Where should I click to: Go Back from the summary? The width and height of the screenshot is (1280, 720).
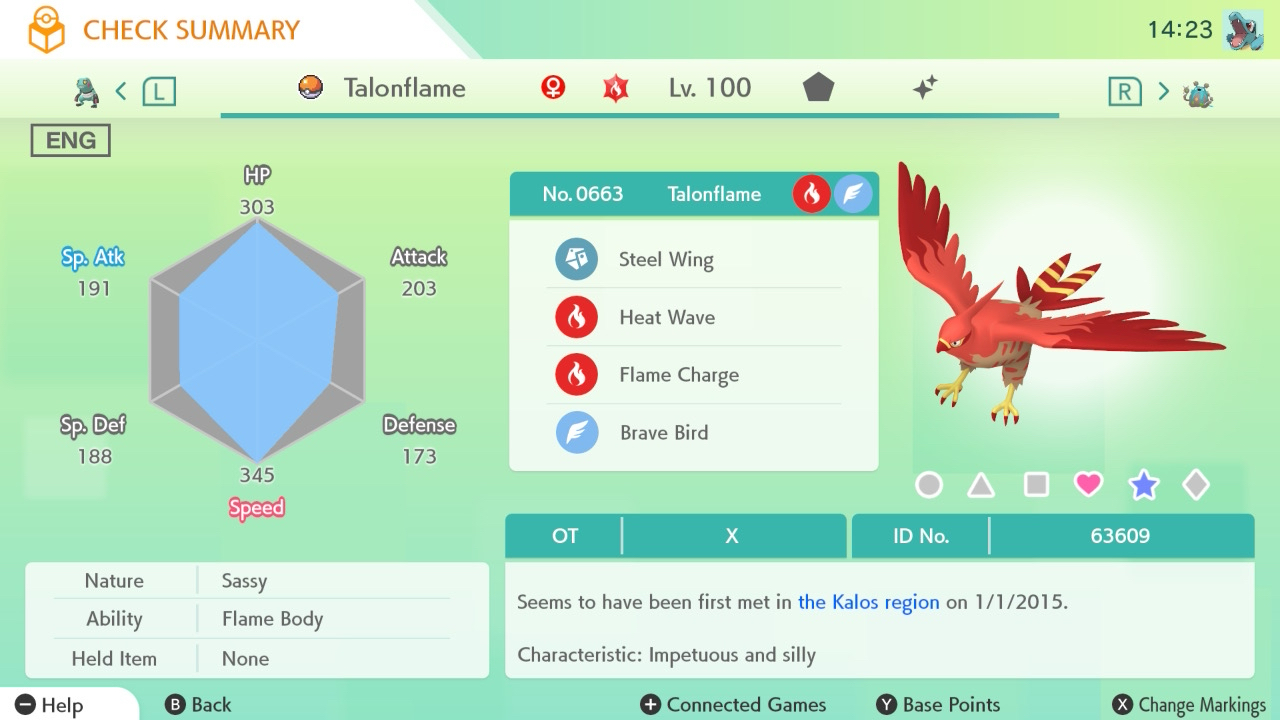pyautogui.click(x=198, y=705)
